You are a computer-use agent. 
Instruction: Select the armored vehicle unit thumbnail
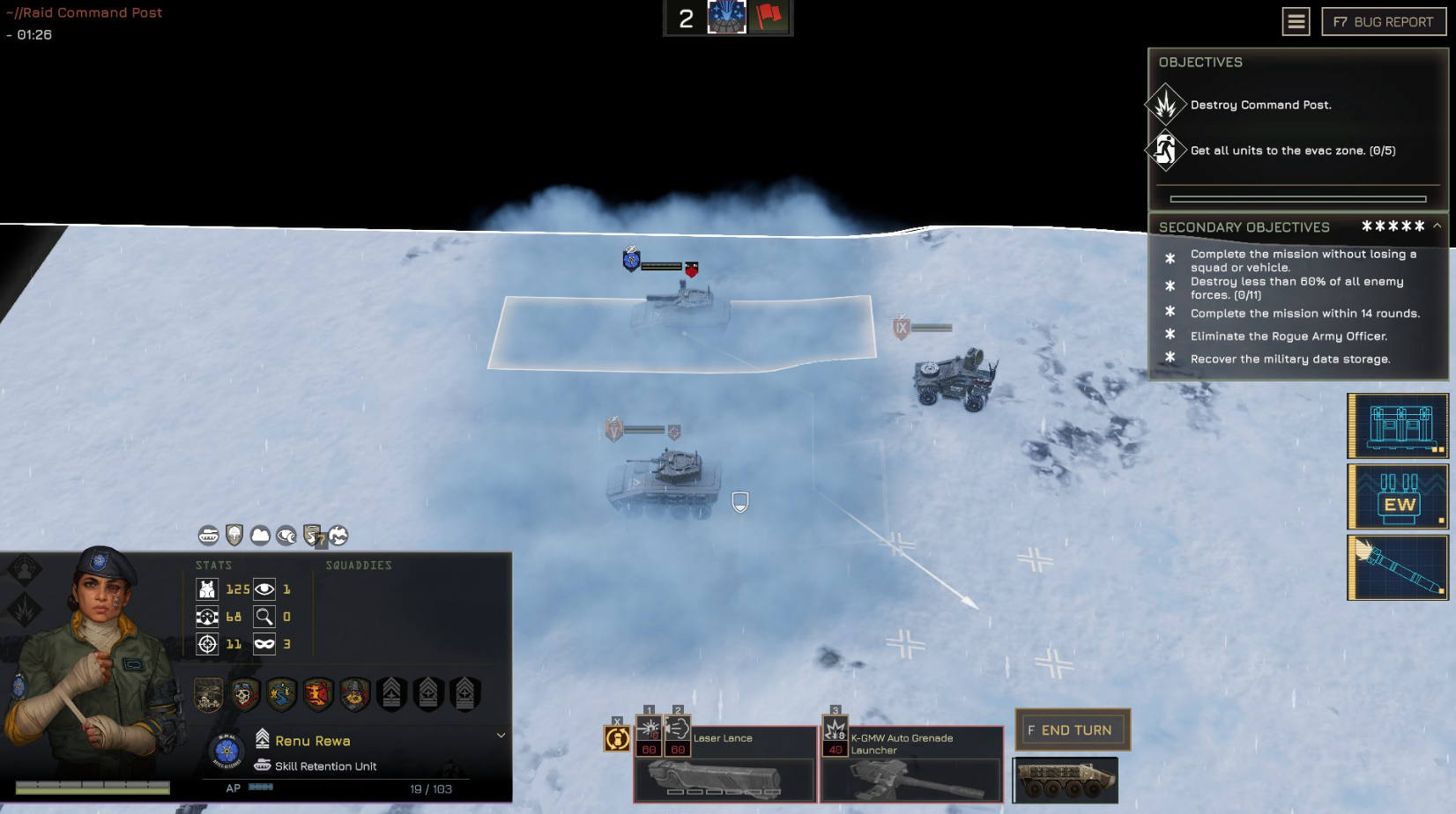1066,780
